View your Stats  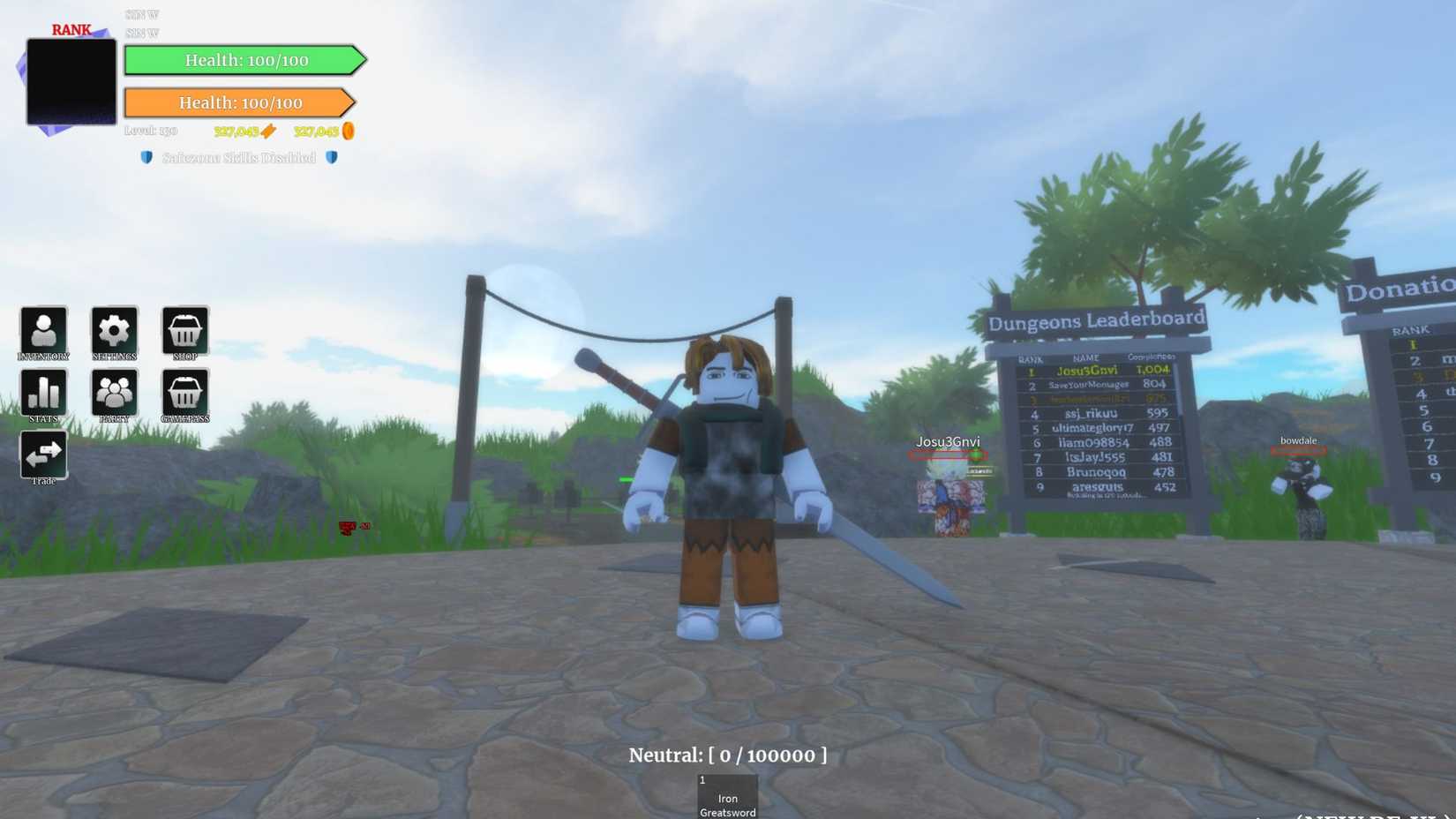click(x=43, y=392)
